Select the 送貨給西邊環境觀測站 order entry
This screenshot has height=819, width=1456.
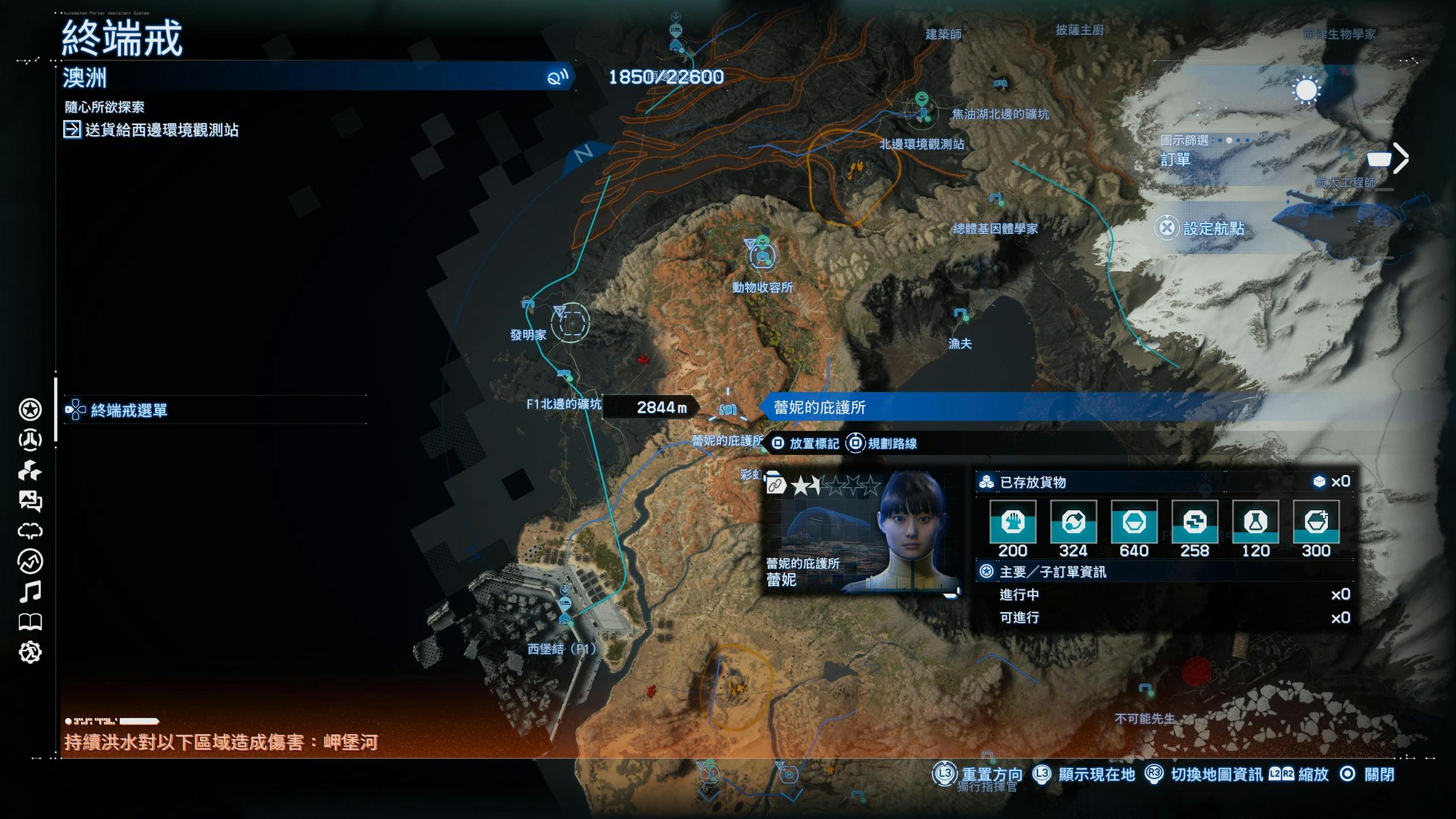162,130
